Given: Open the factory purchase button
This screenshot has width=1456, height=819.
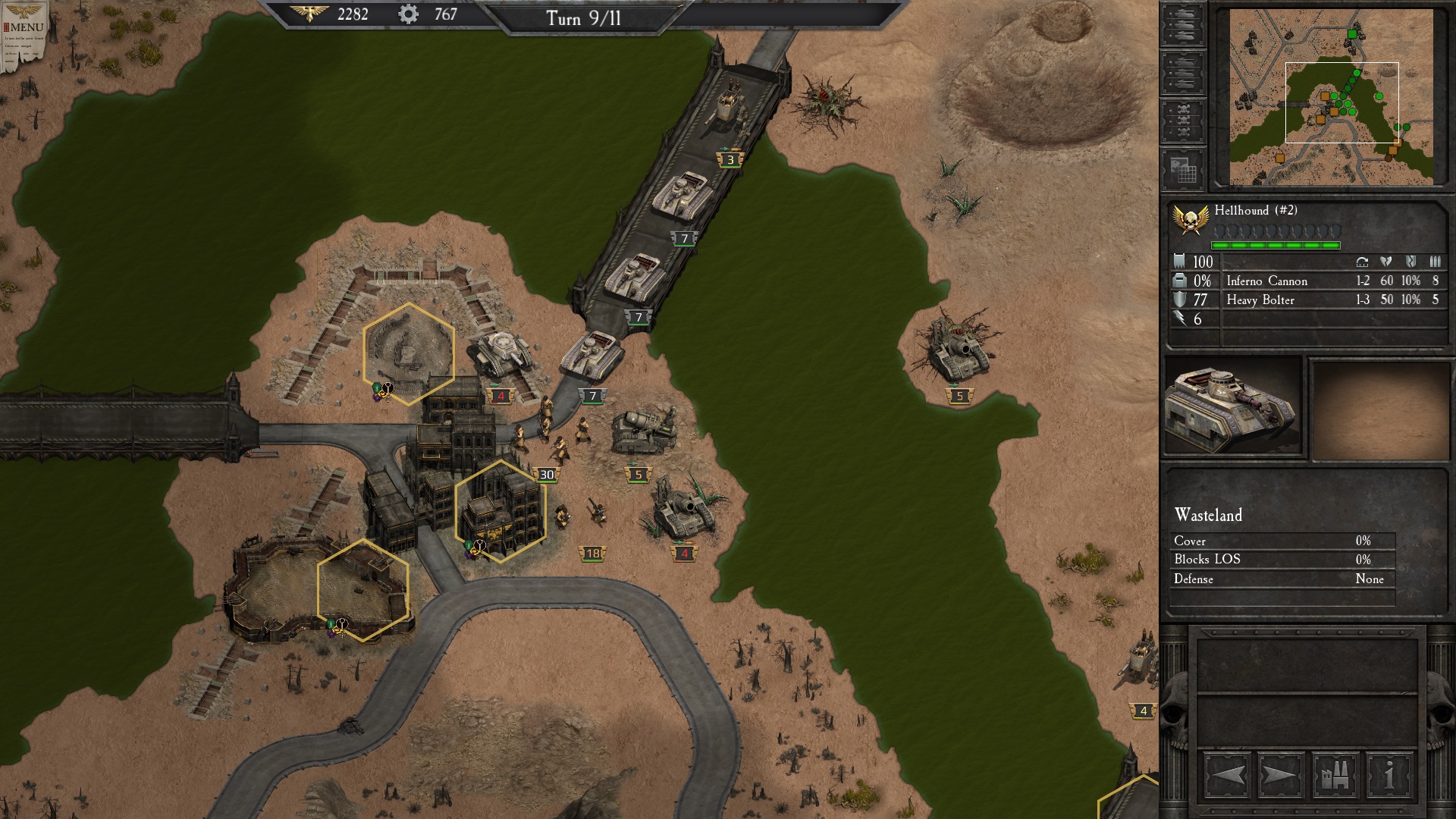Looking at the screenshot, I should [x=1335, y=775].
